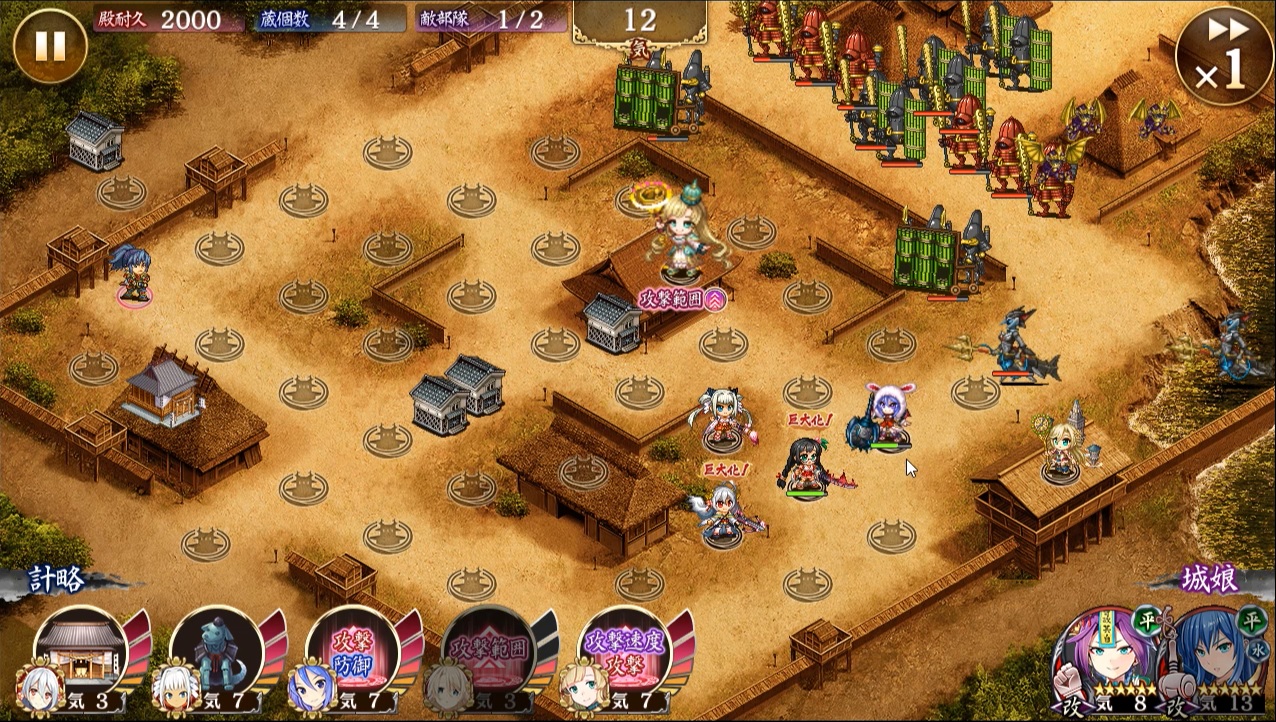Activate the 攻撃 防御 stratagem
Image resolution: width=1276 pixels, height=722 pixels.
352,650
